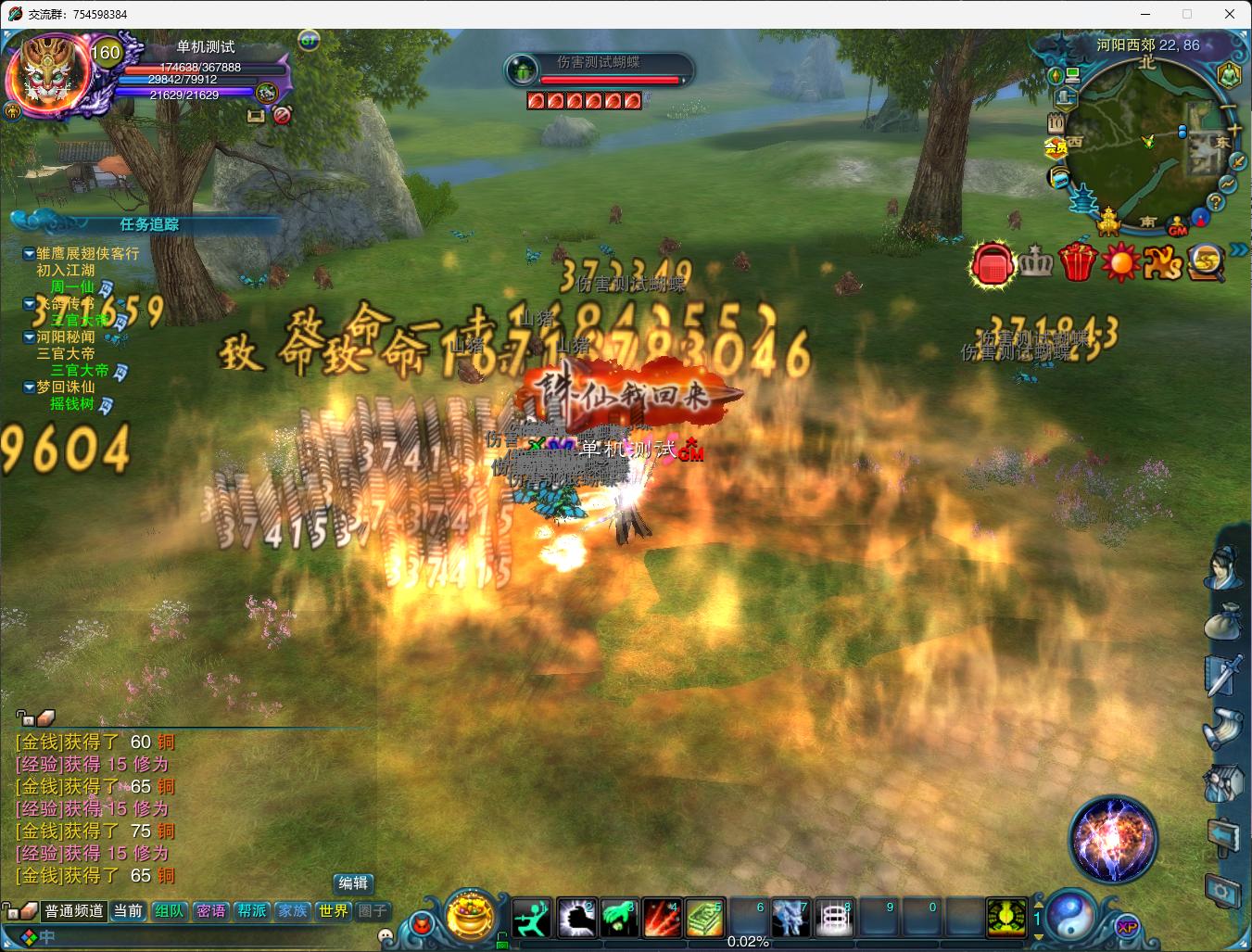The image size is (1252, 952).
Task: Click the 编辑 edit button above chat
Action: pos(353,883)
